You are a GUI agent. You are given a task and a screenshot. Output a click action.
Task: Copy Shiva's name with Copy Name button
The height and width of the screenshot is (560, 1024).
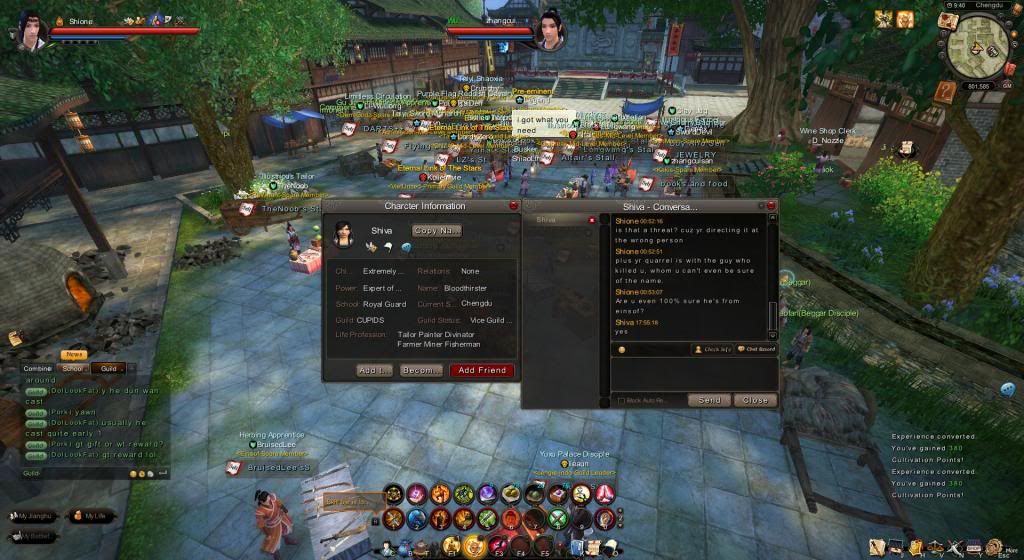pyautogui.click(x=437, y=231)
